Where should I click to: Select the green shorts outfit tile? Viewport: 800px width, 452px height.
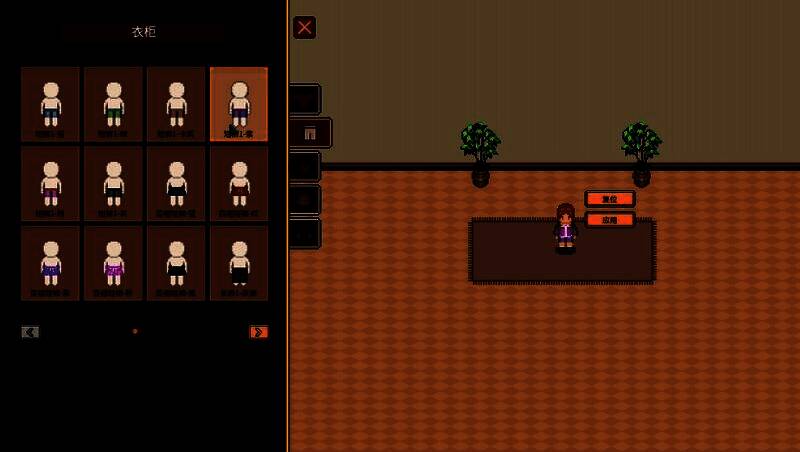[x=113, y=104]
